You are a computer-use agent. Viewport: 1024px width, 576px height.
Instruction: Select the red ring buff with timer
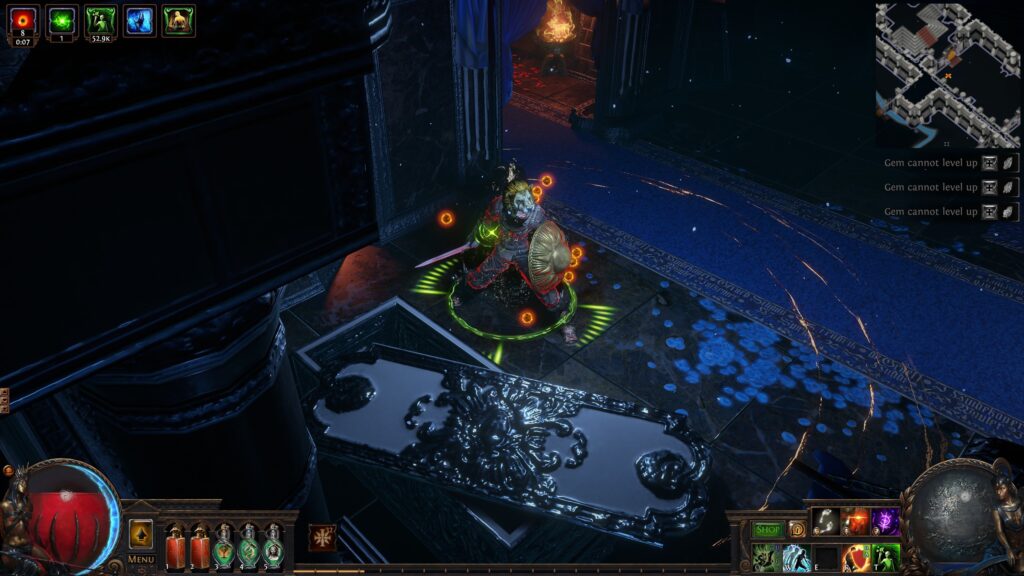pyautogui.click(x=23, y=21)
